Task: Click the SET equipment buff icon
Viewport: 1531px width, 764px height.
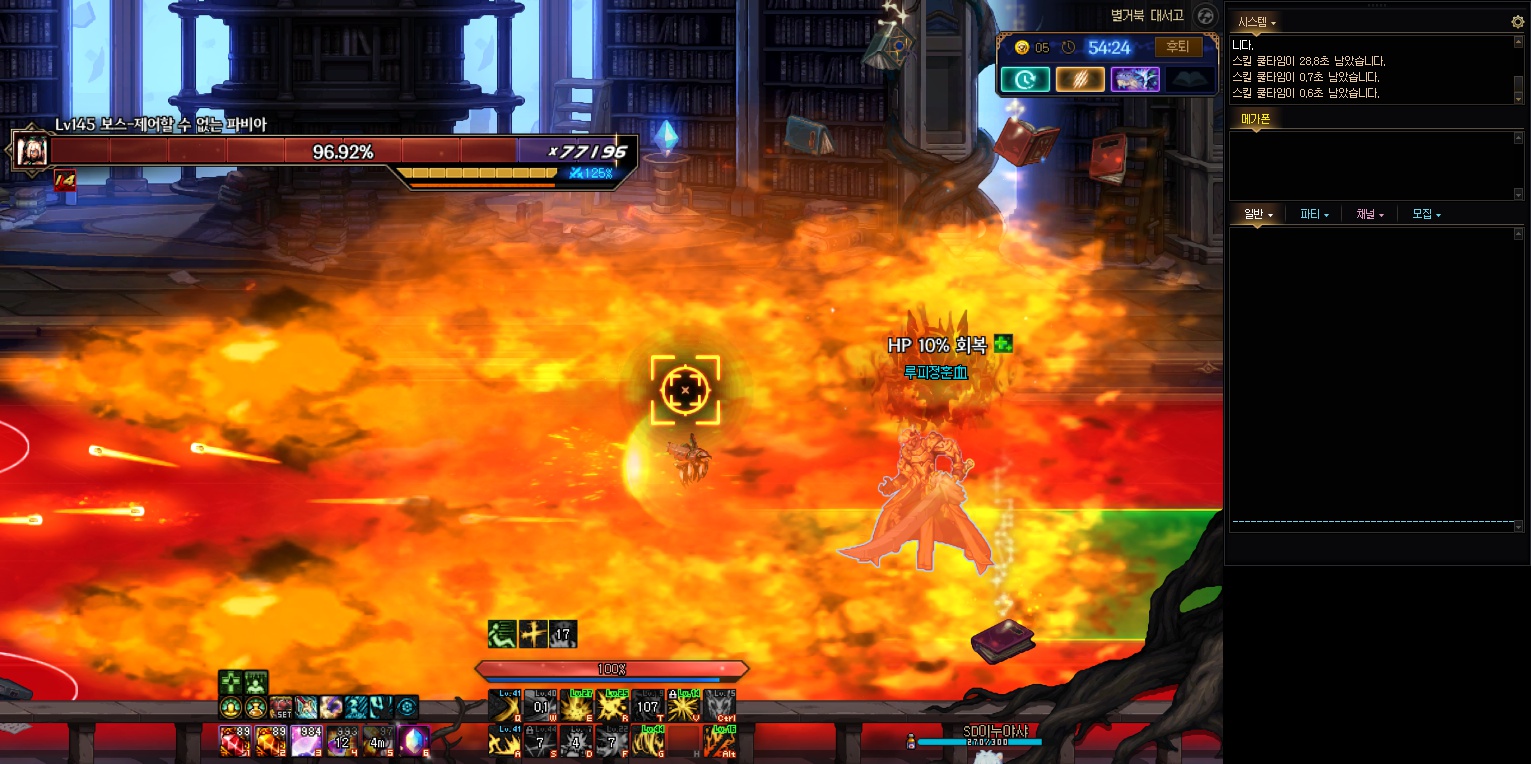Action: [281, 707]
